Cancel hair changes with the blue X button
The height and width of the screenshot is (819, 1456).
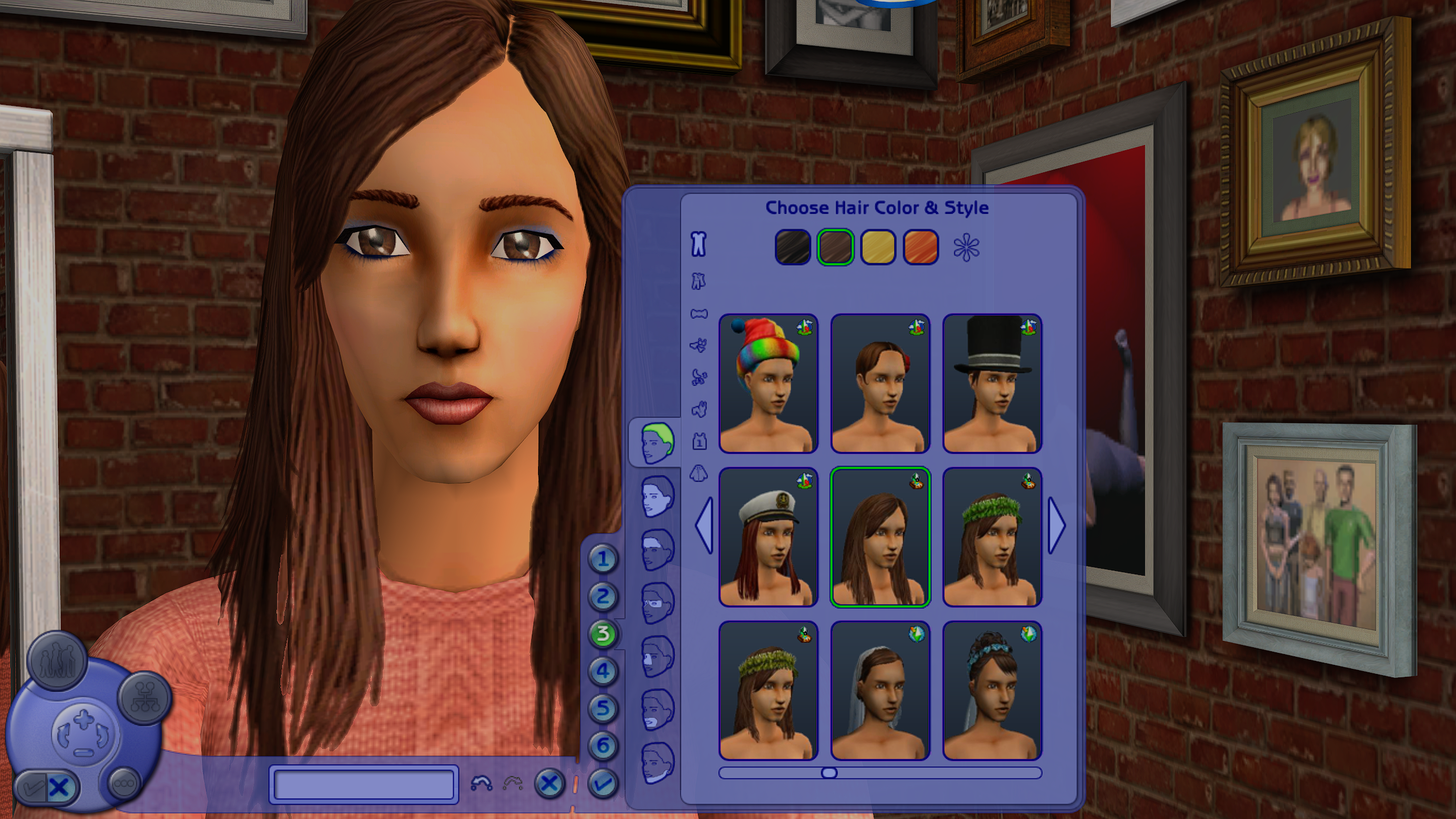coord(549,785)
